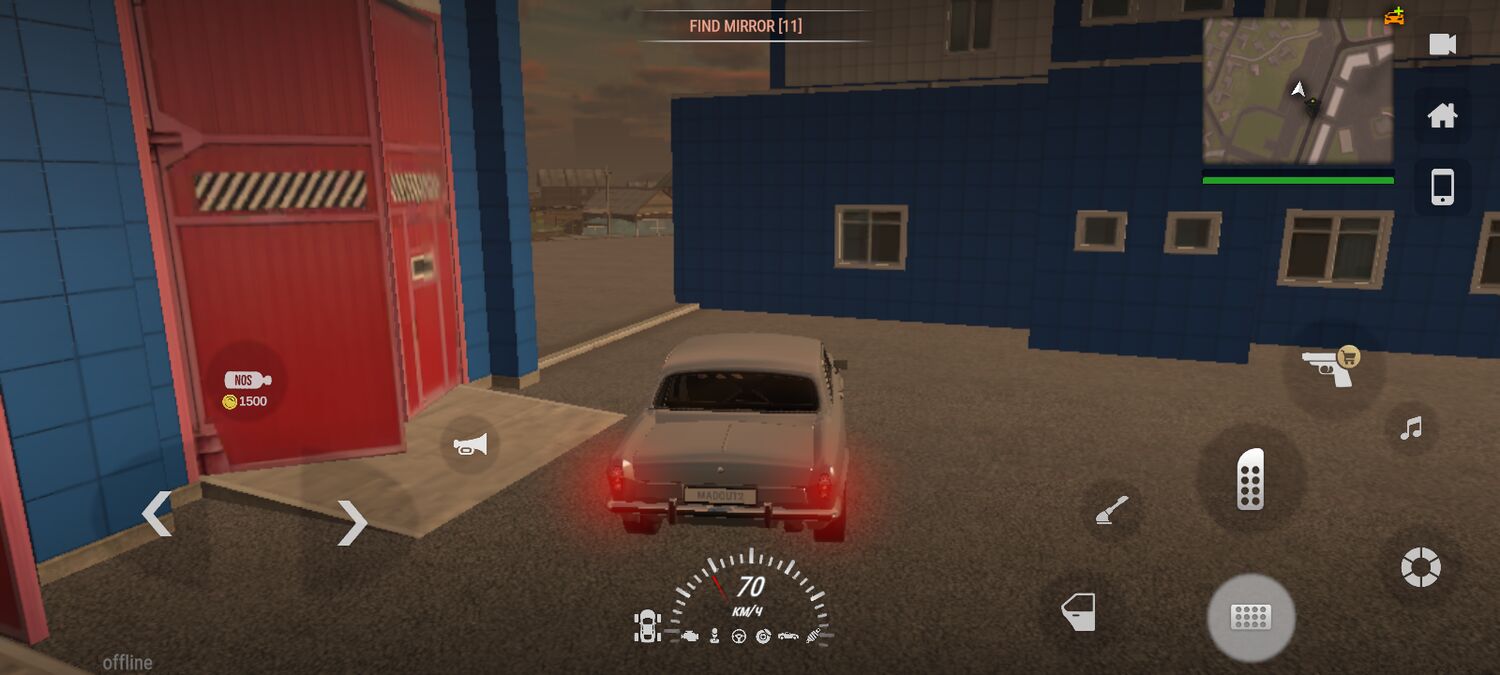
Task: Step on the brake pedal
Action: tap(1251, 617)
